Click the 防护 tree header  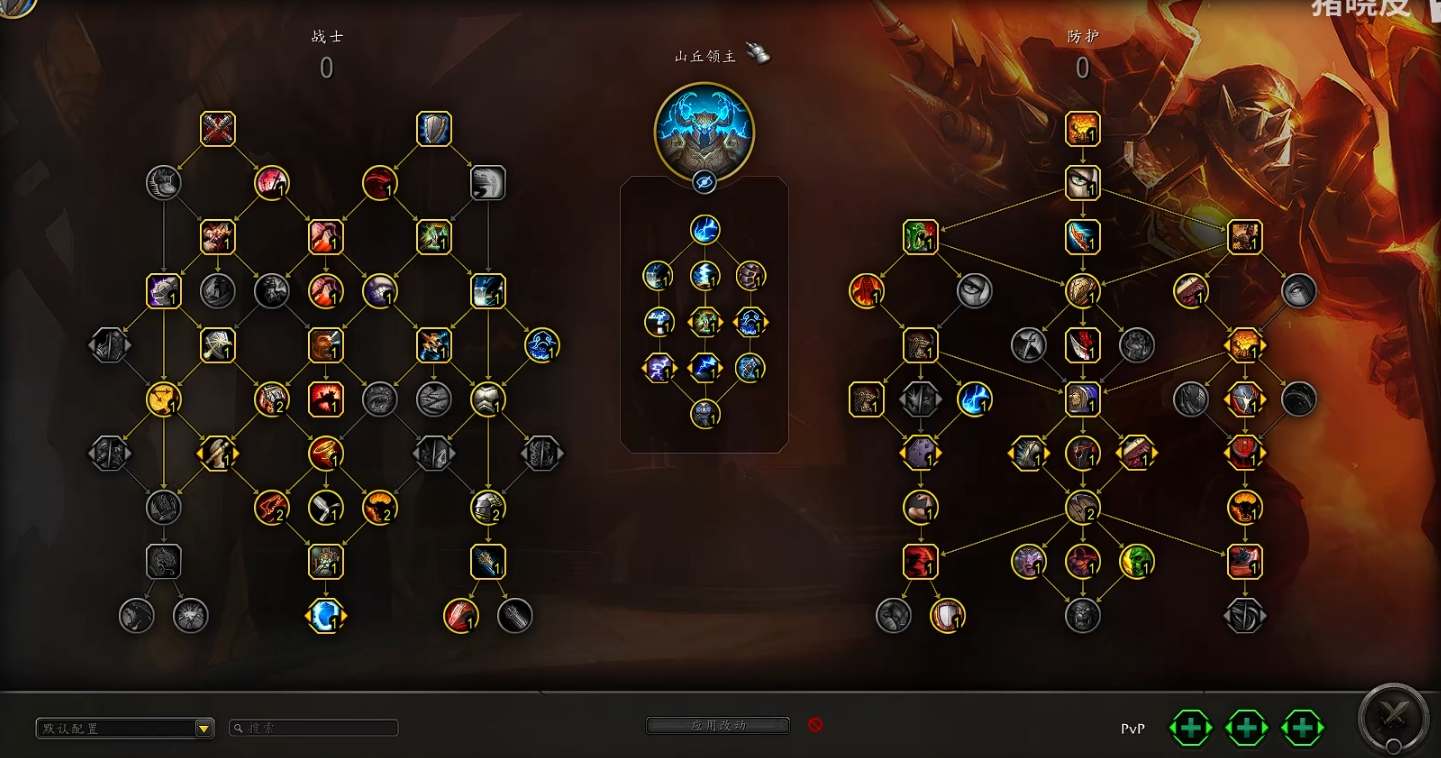[1083, 35]
